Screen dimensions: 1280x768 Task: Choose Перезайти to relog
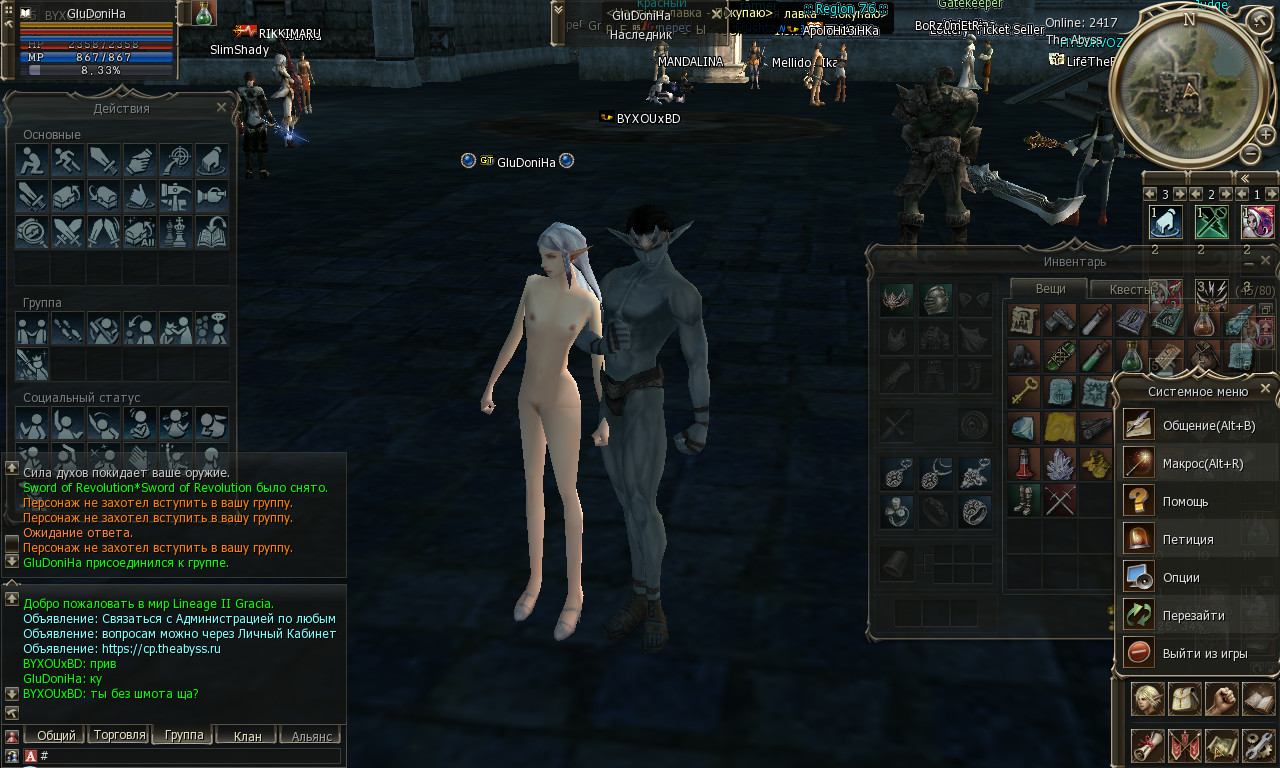(1195, 615)
